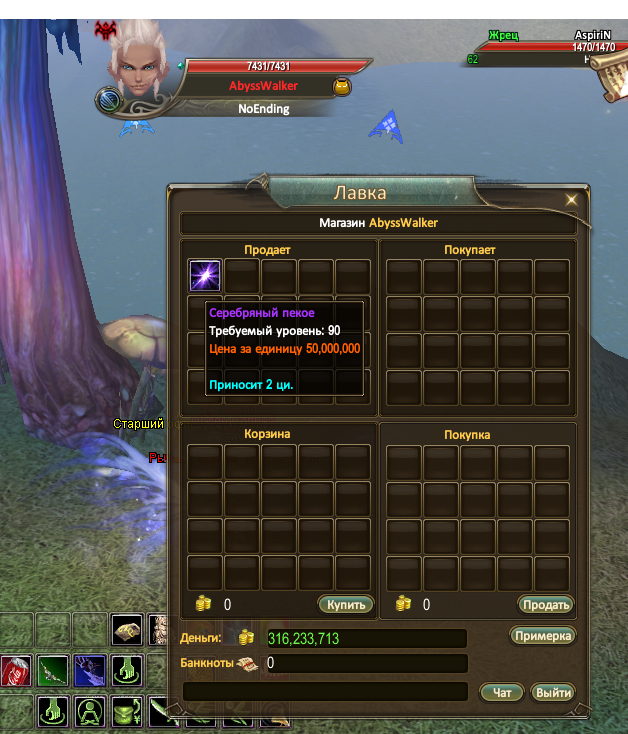Click the green money bag hotbar icon
628x734 pixels.
click(127, 712)
